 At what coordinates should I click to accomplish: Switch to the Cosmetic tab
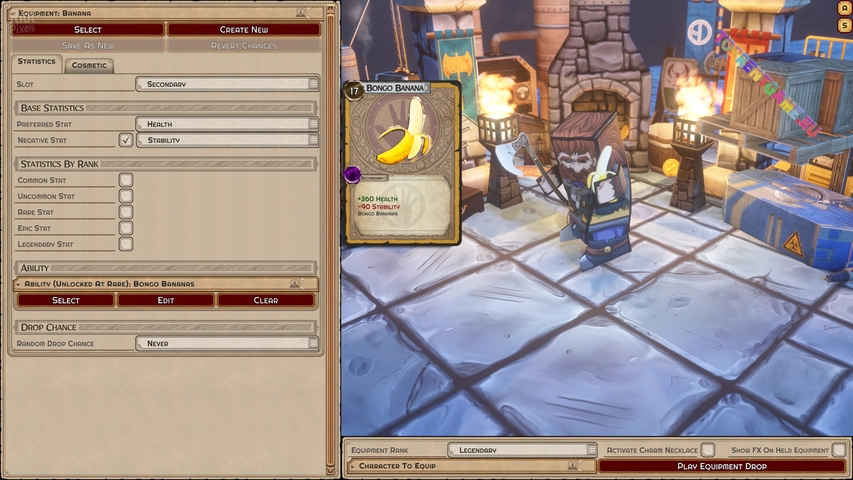click(89, 65)
